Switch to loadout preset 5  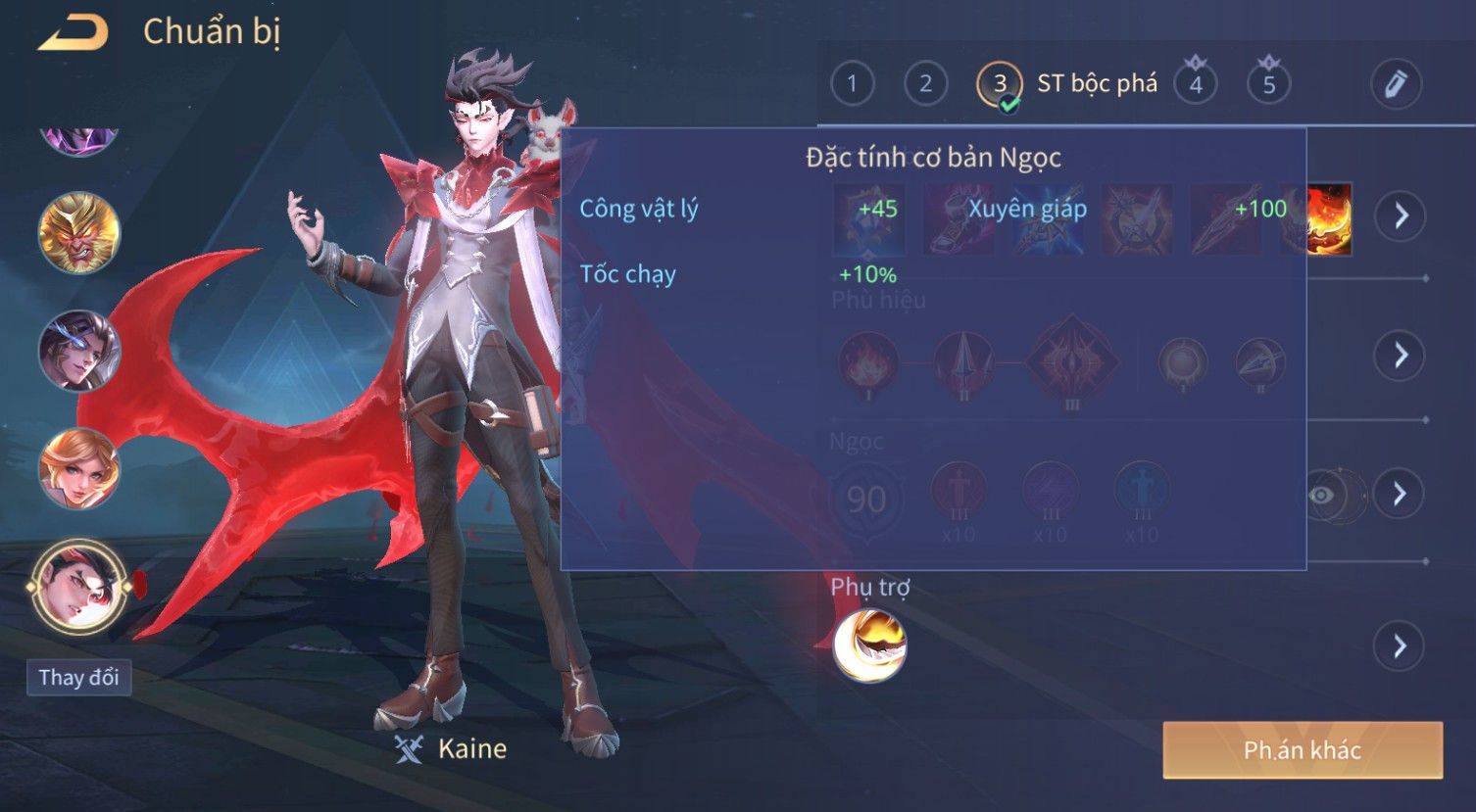1268,84
